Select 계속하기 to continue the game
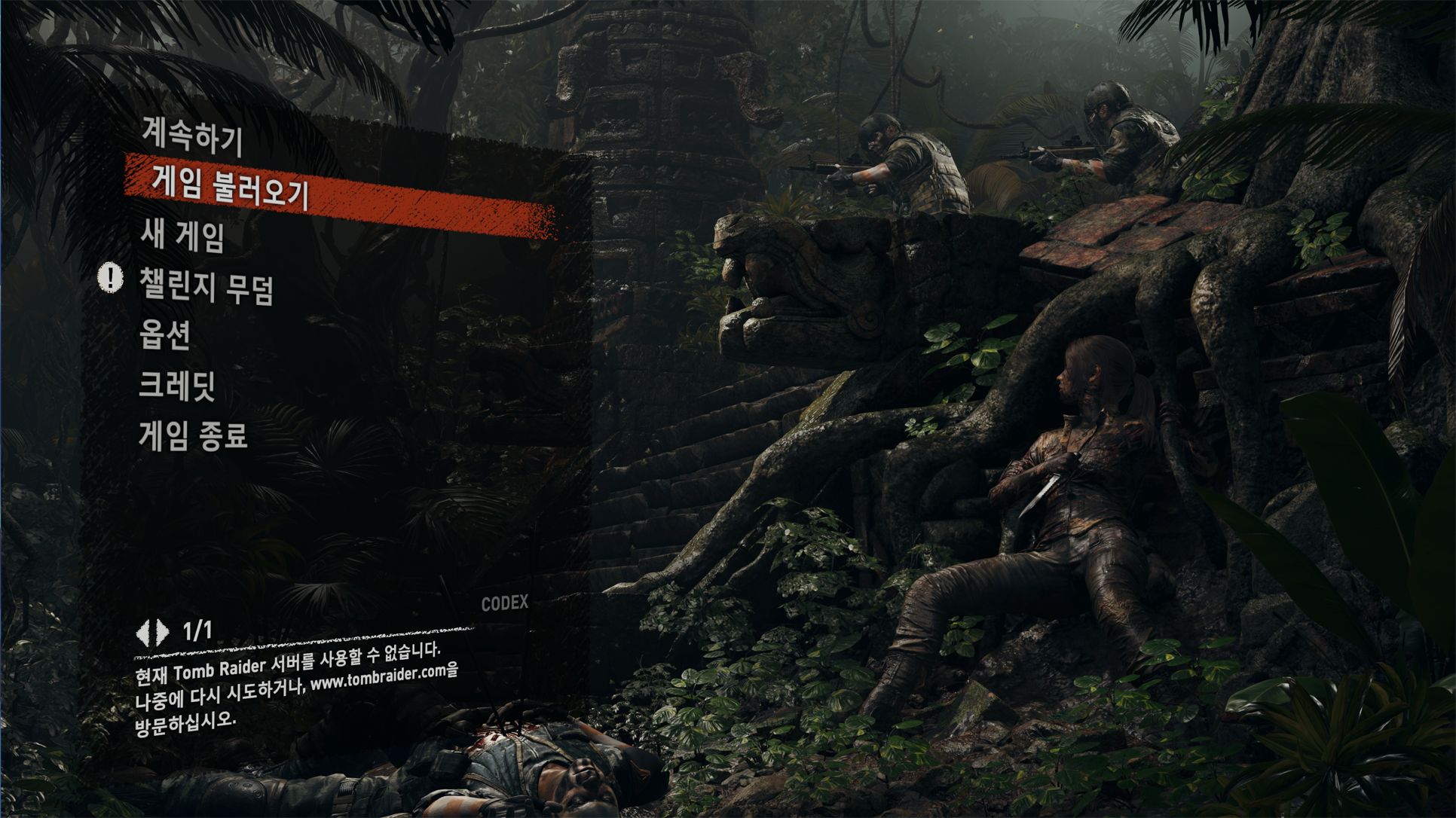Viewport: 1456px width, 818px height. coord(191,138)
